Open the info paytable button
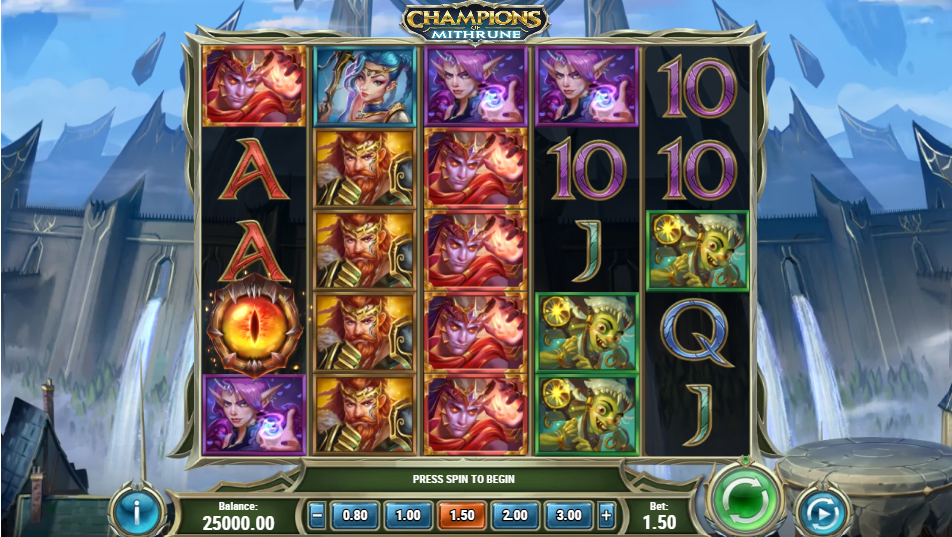Viewport: 952px width, 537px height. pos(136,514)
